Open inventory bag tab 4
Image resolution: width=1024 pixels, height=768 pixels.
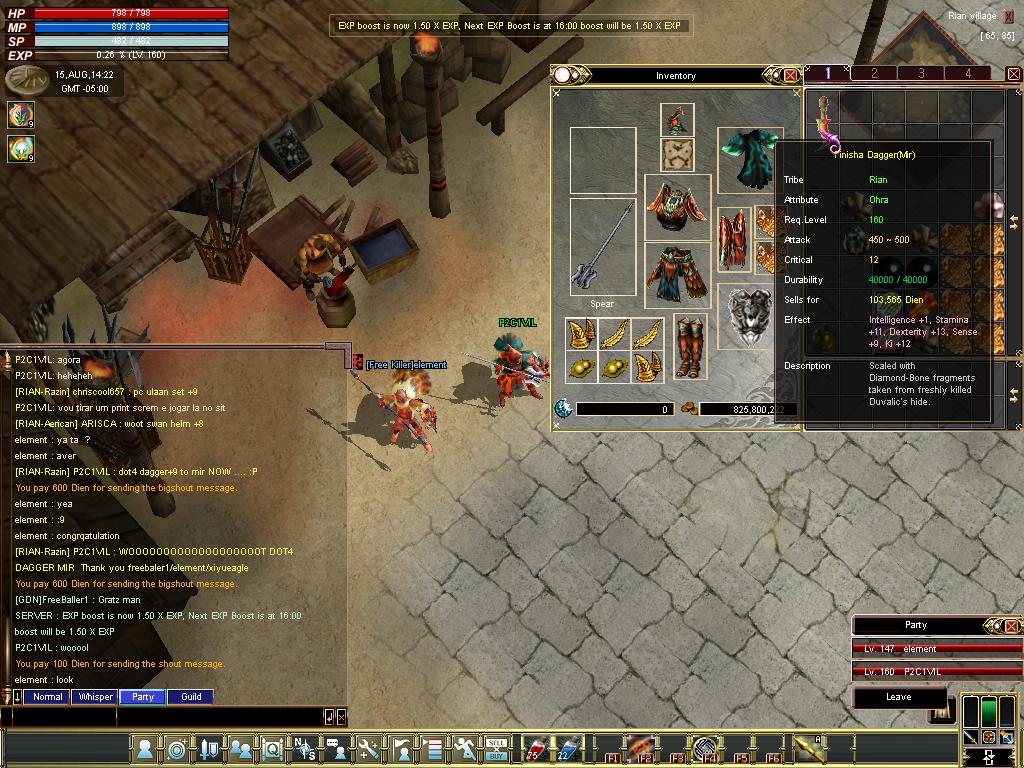(x=967, y=73)
